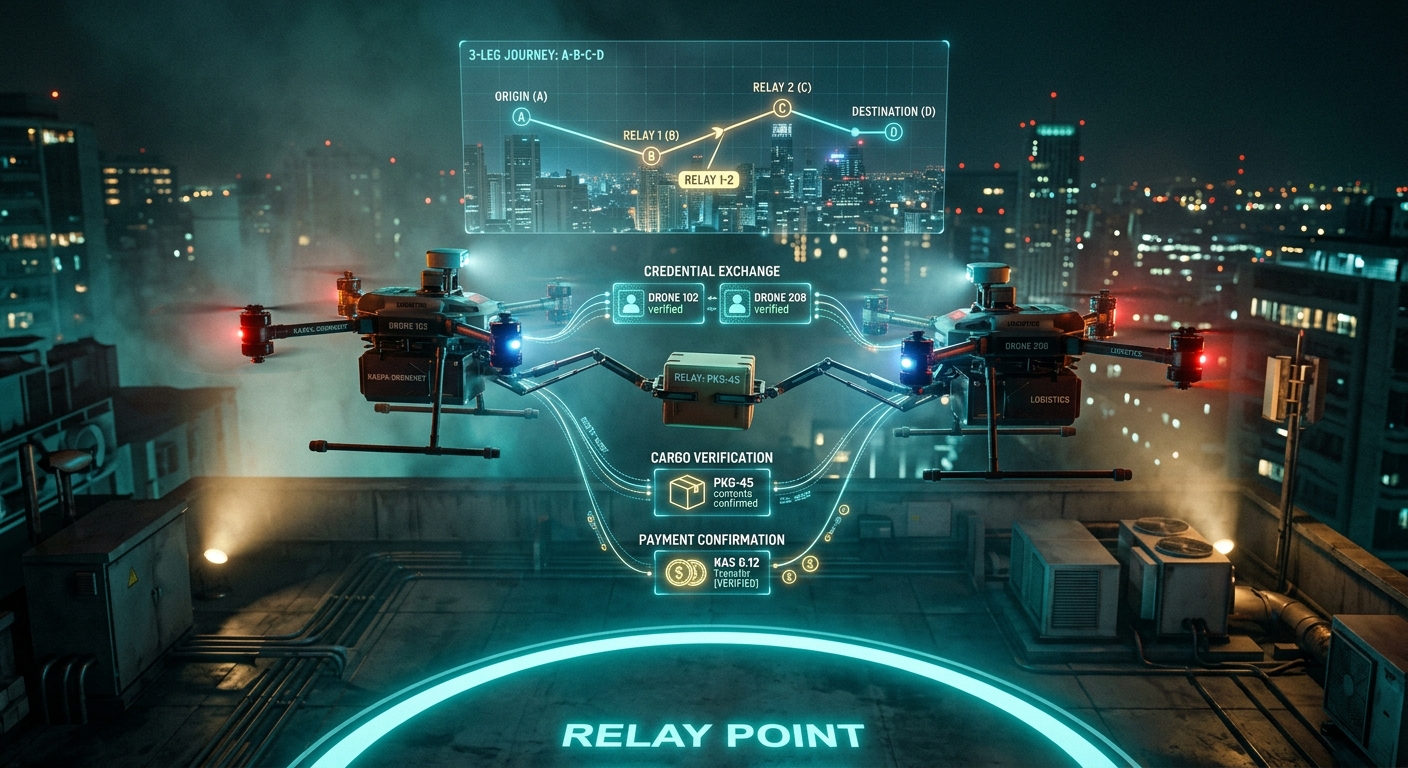Viewport: 1408px width, 768px height.
Task: Open the Drone 102 verified credential card
Action: click(653, 303)
